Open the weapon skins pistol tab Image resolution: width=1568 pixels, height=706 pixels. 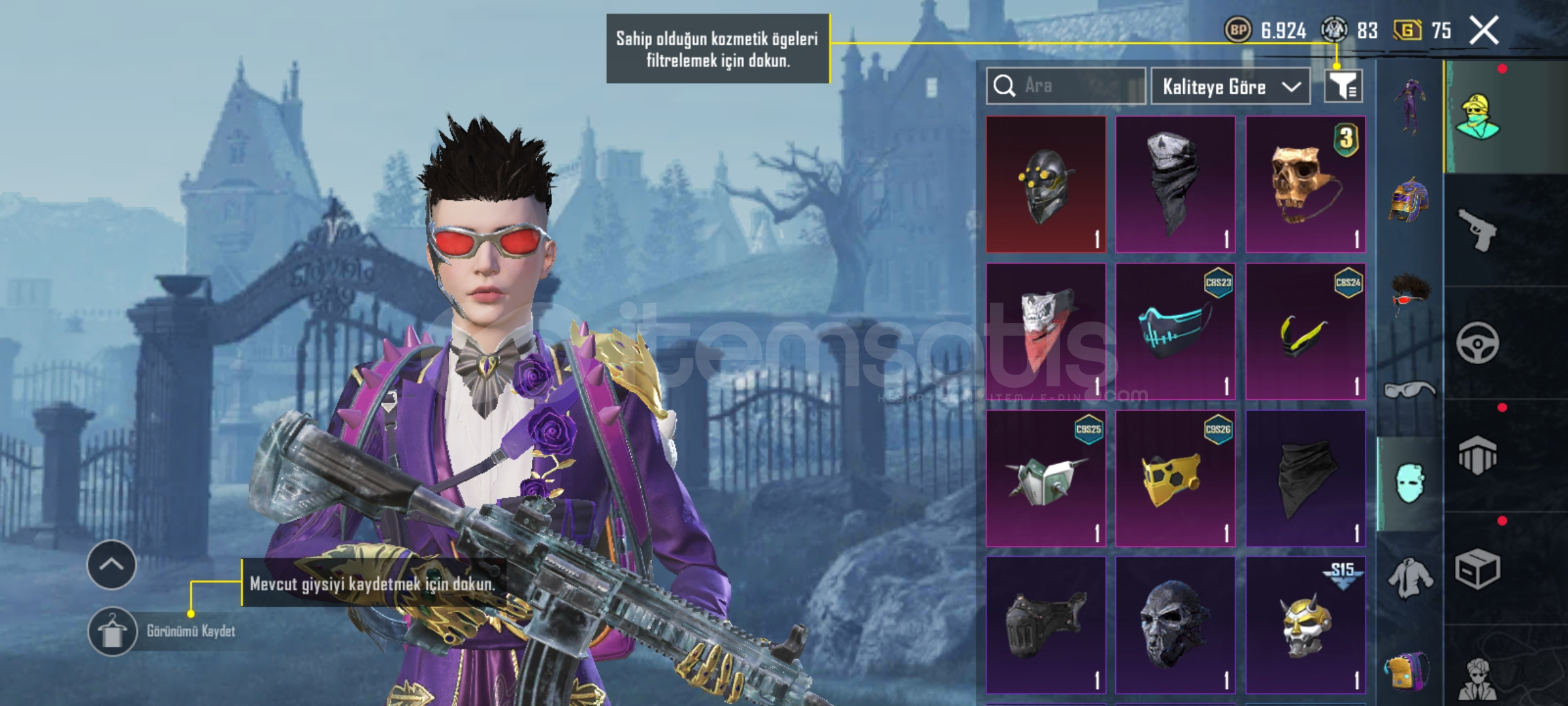1477,229
